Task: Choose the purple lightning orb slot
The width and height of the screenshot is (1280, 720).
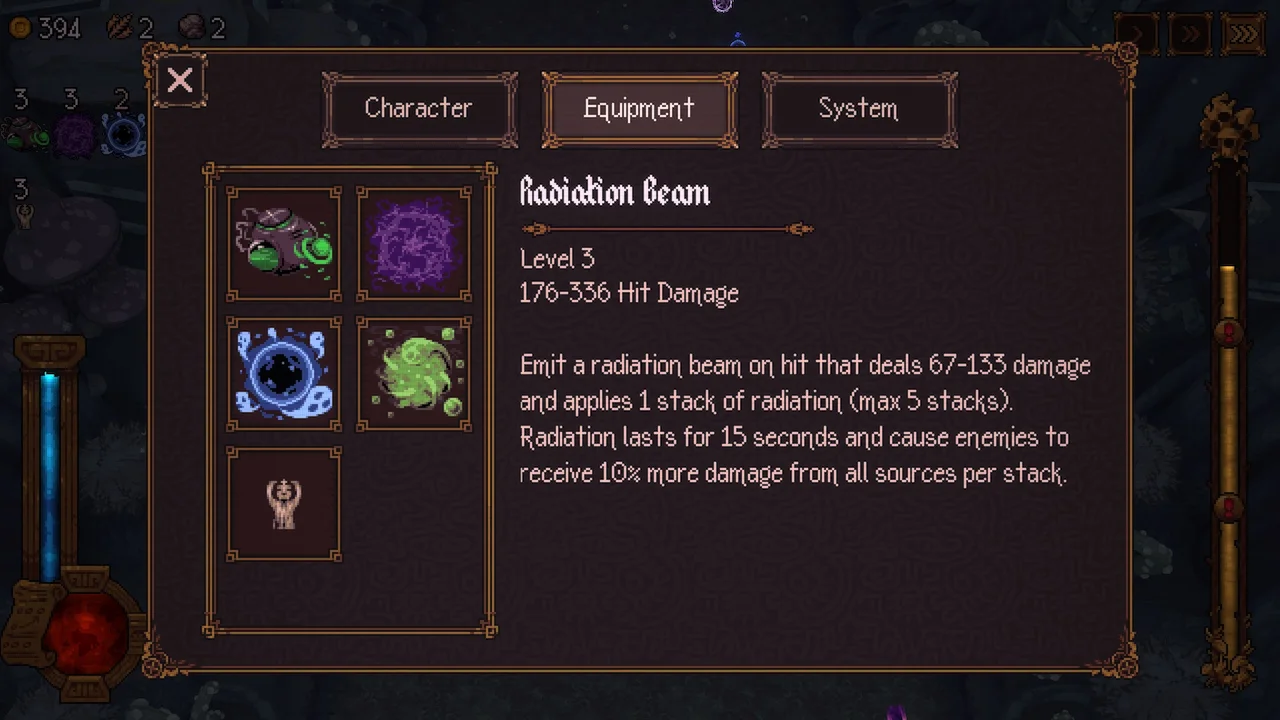Action: pyautogui.click(x=414, y=243)
